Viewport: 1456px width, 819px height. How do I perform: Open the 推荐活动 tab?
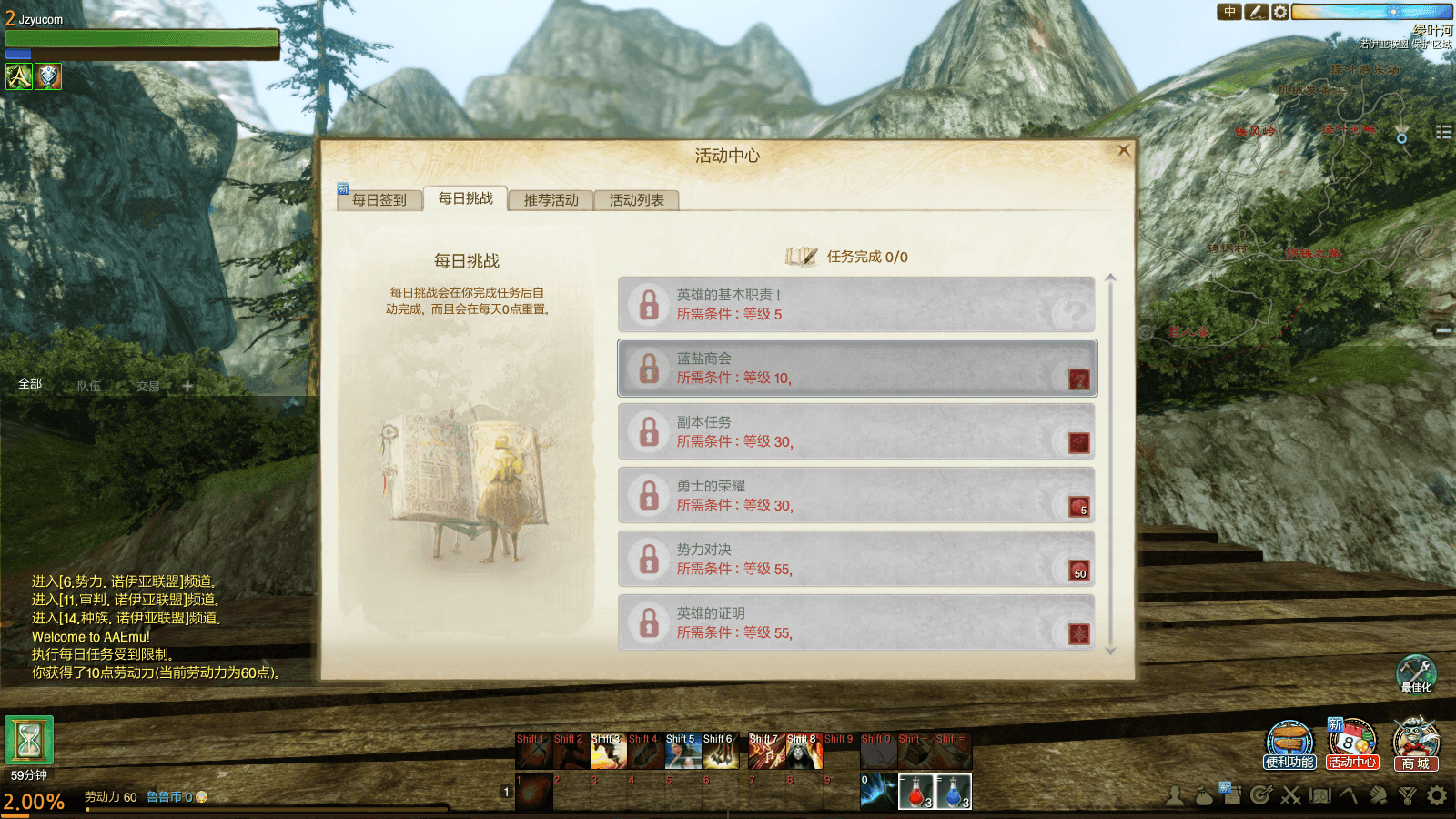click(x=550, y=198)
